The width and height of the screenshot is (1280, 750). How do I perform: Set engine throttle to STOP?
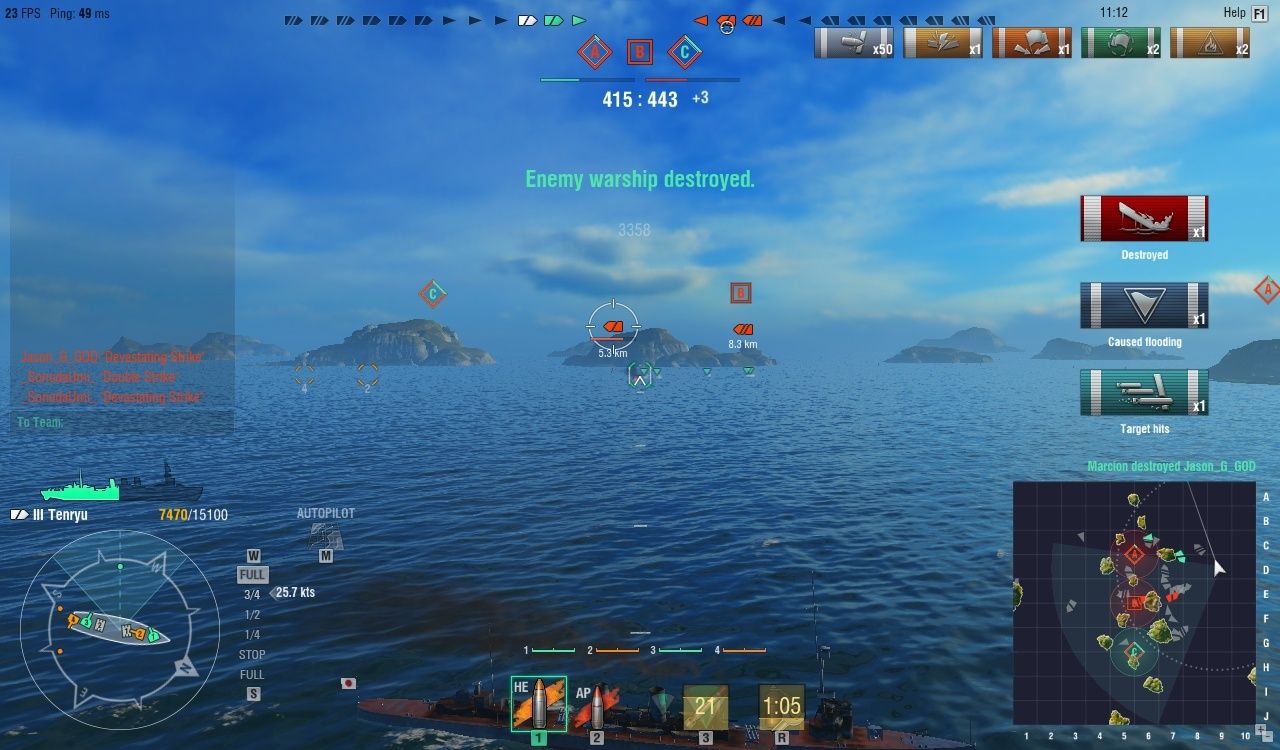(251, 654)
